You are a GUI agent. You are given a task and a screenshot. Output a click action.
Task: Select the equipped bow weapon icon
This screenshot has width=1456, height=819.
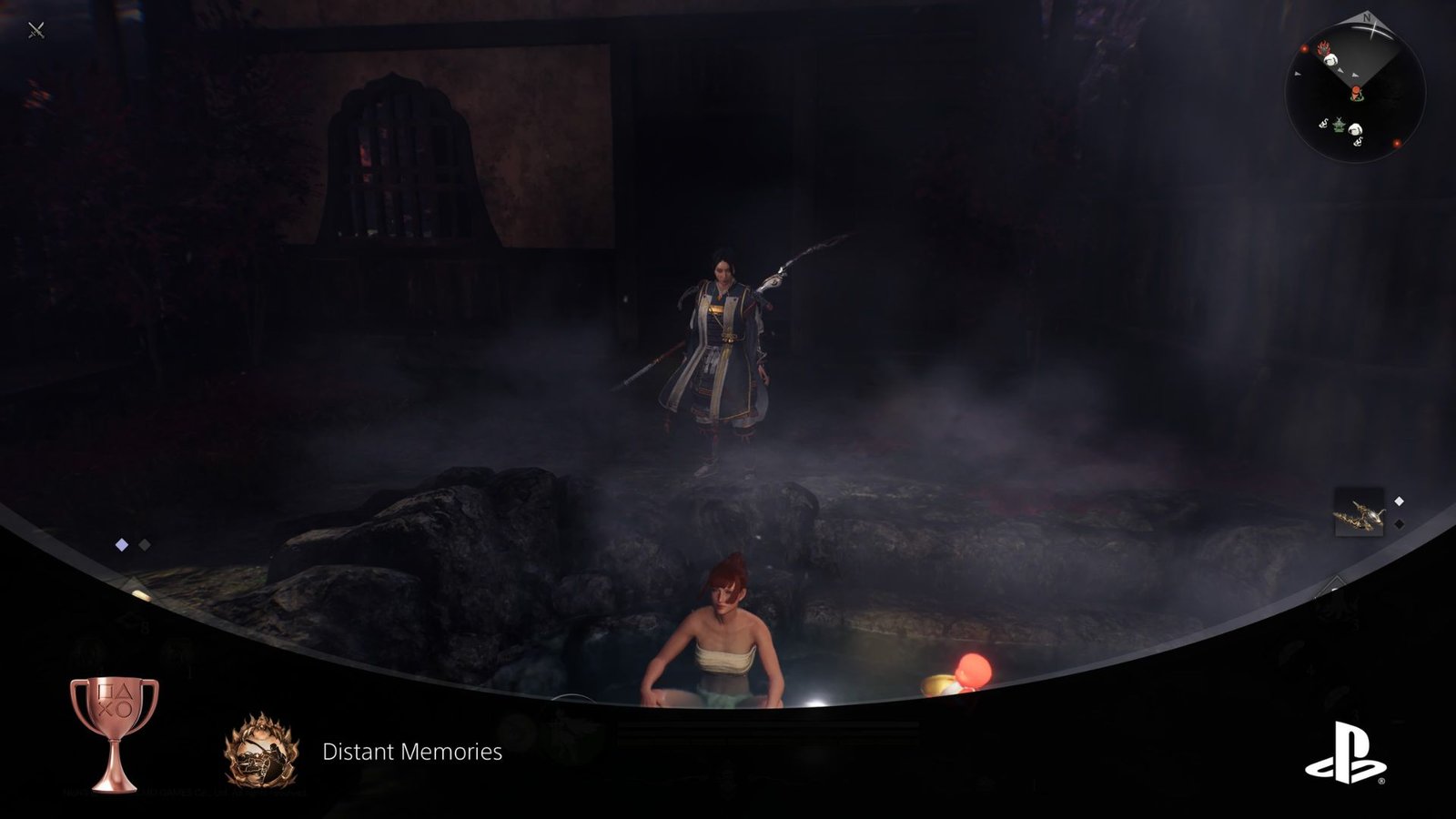pos(1360,511)
